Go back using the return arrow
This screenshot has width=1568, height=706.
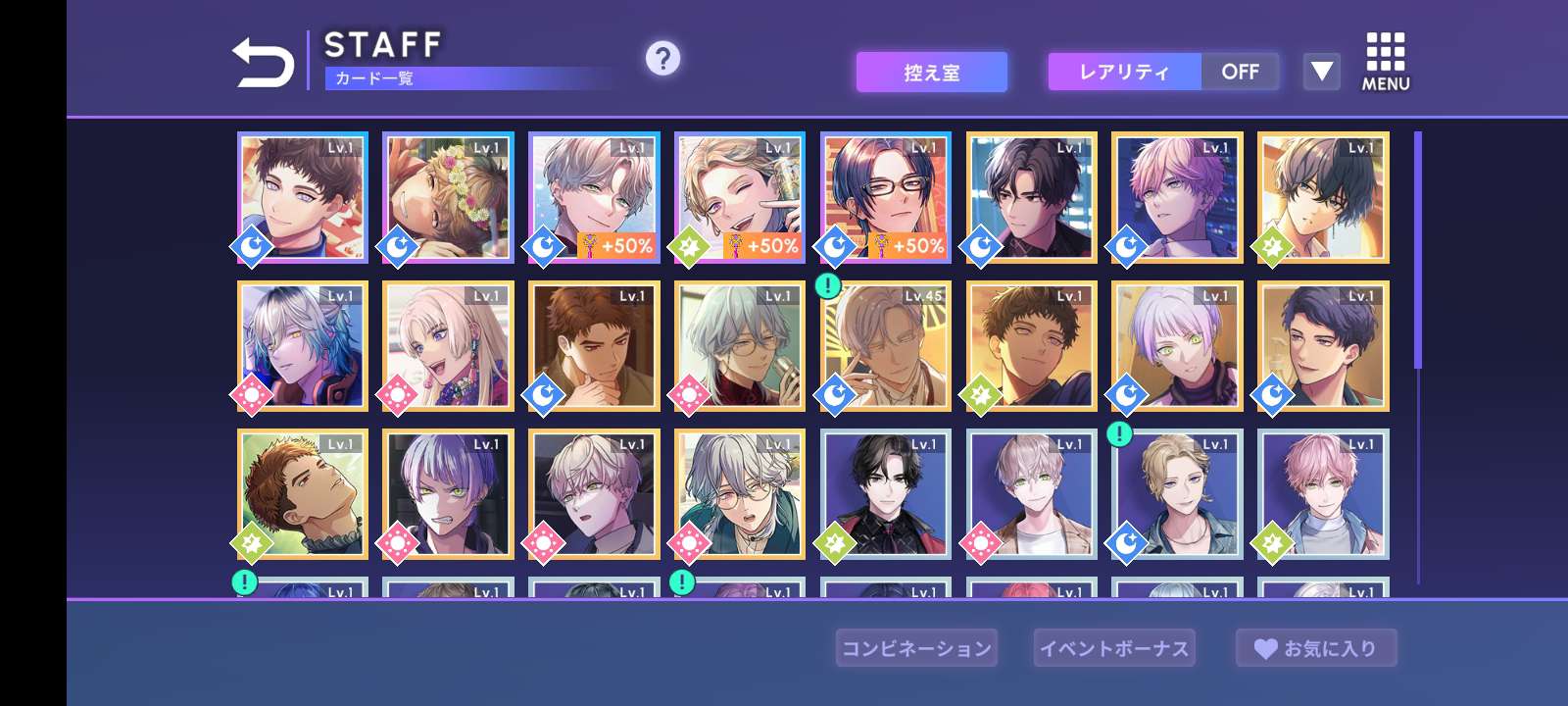(x=263, y=64)
